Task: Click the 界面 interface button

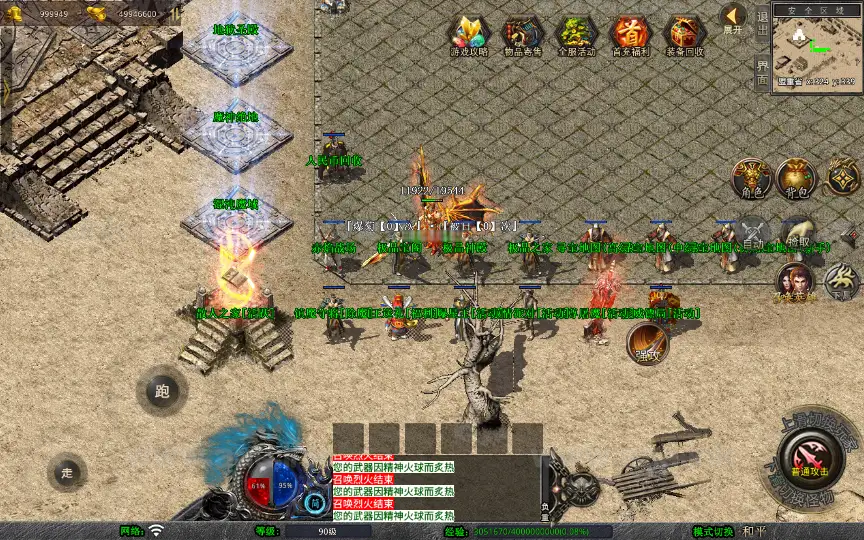Action: pos(762,71)
